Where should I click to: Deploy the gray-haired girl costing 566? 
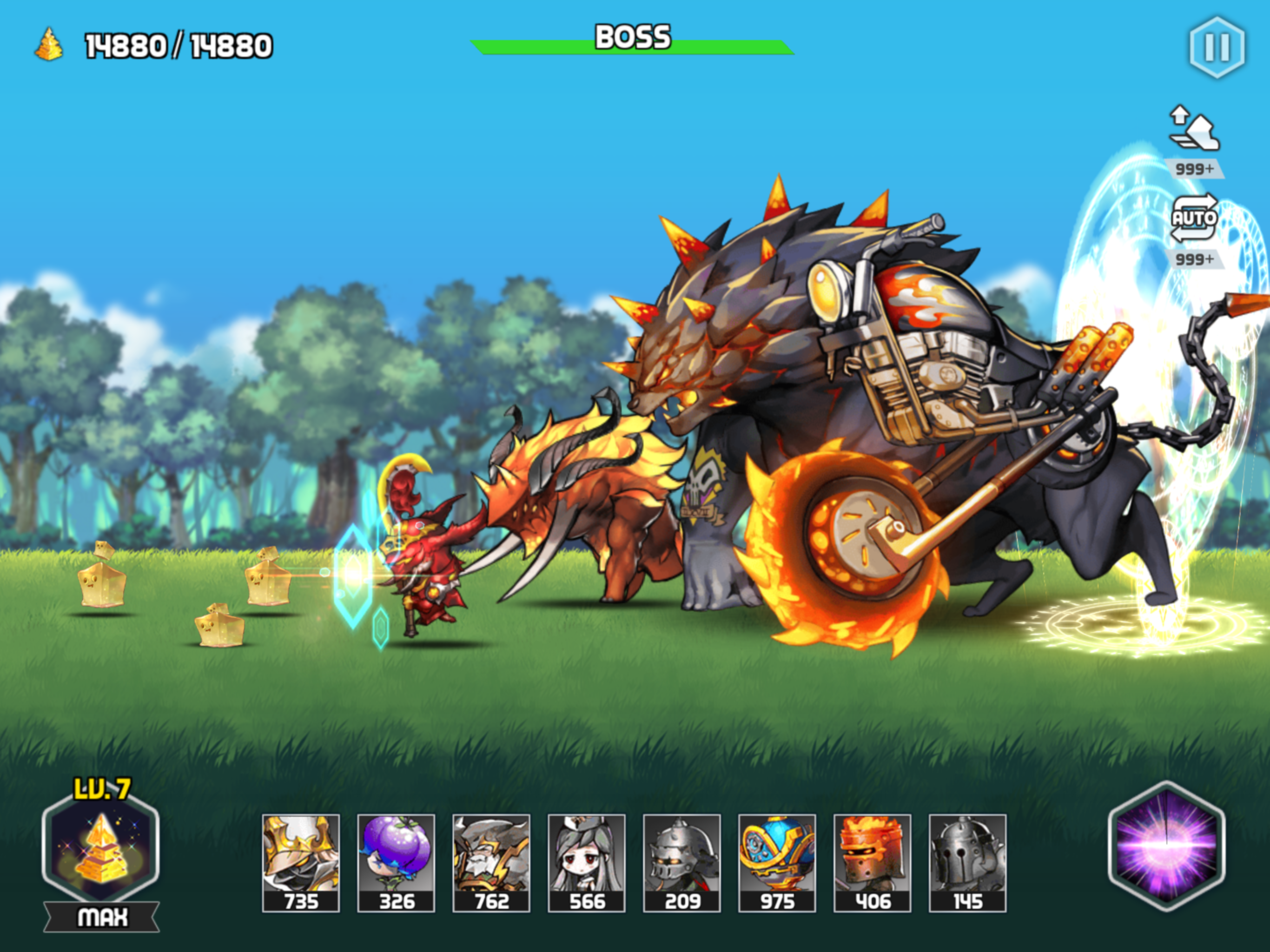click(x=586, y=862)
